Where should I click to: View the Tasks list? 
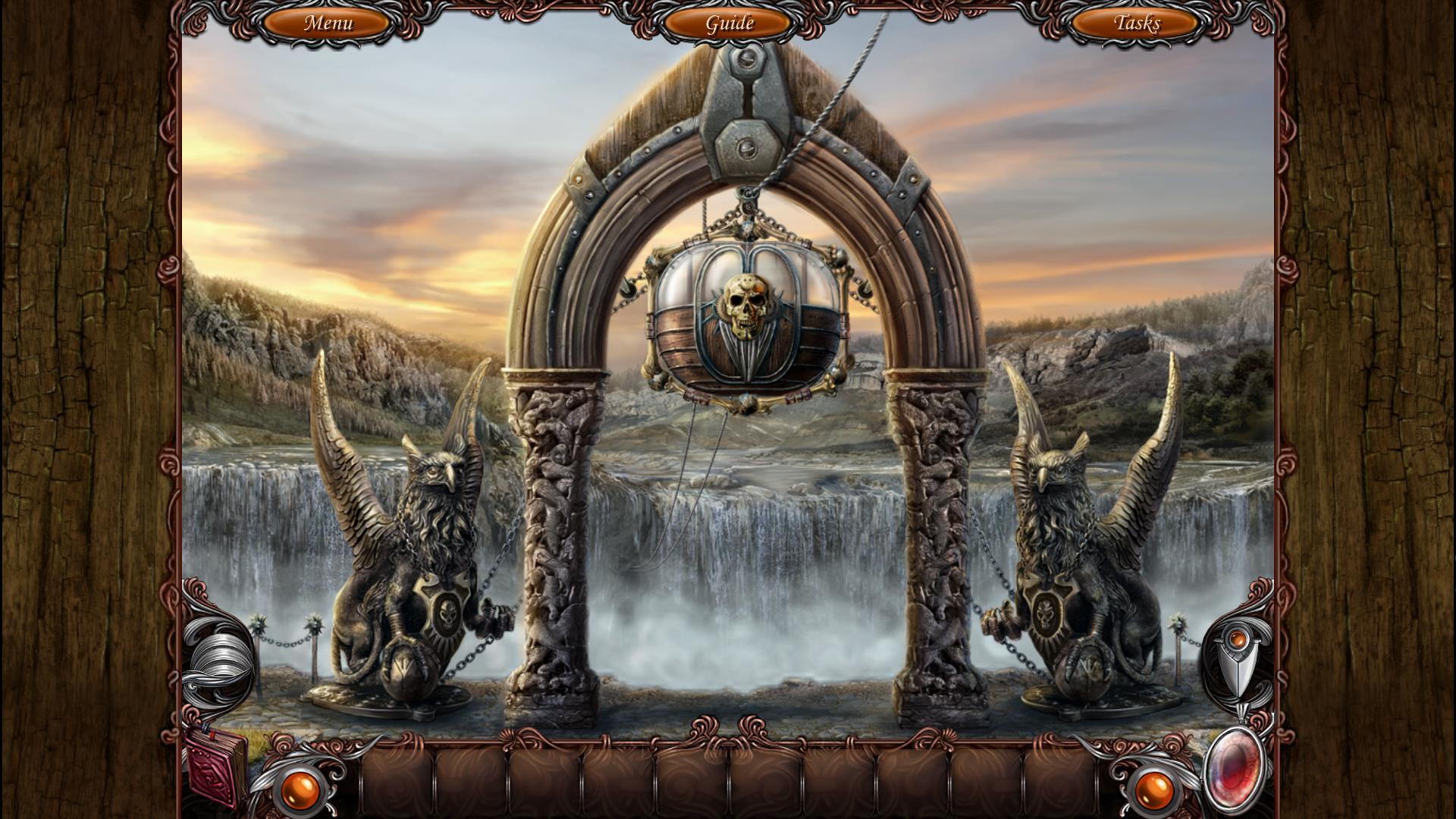[1135, 23]
